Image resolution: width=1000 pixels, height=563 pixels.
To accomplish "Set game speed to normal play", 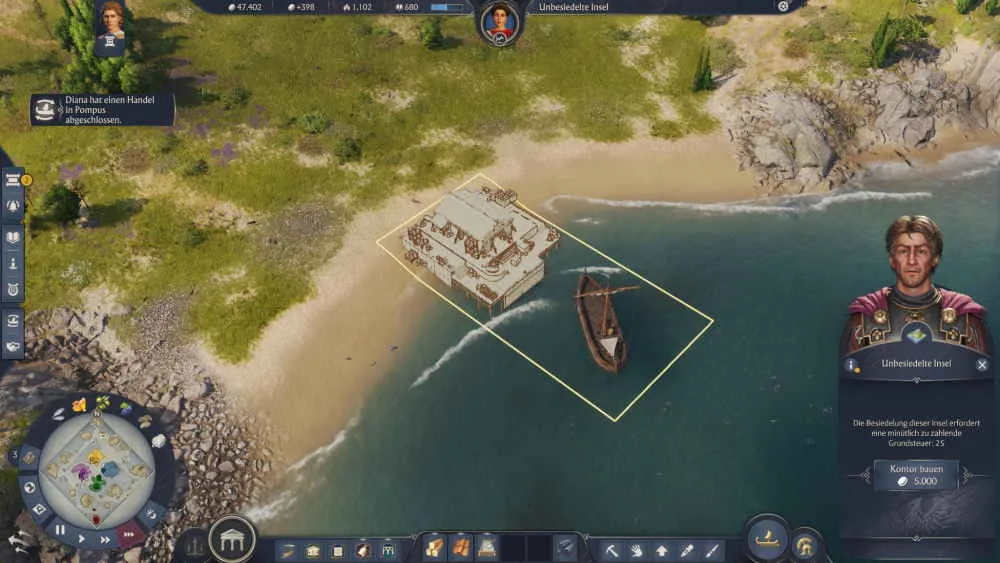I will click(82, 537).
